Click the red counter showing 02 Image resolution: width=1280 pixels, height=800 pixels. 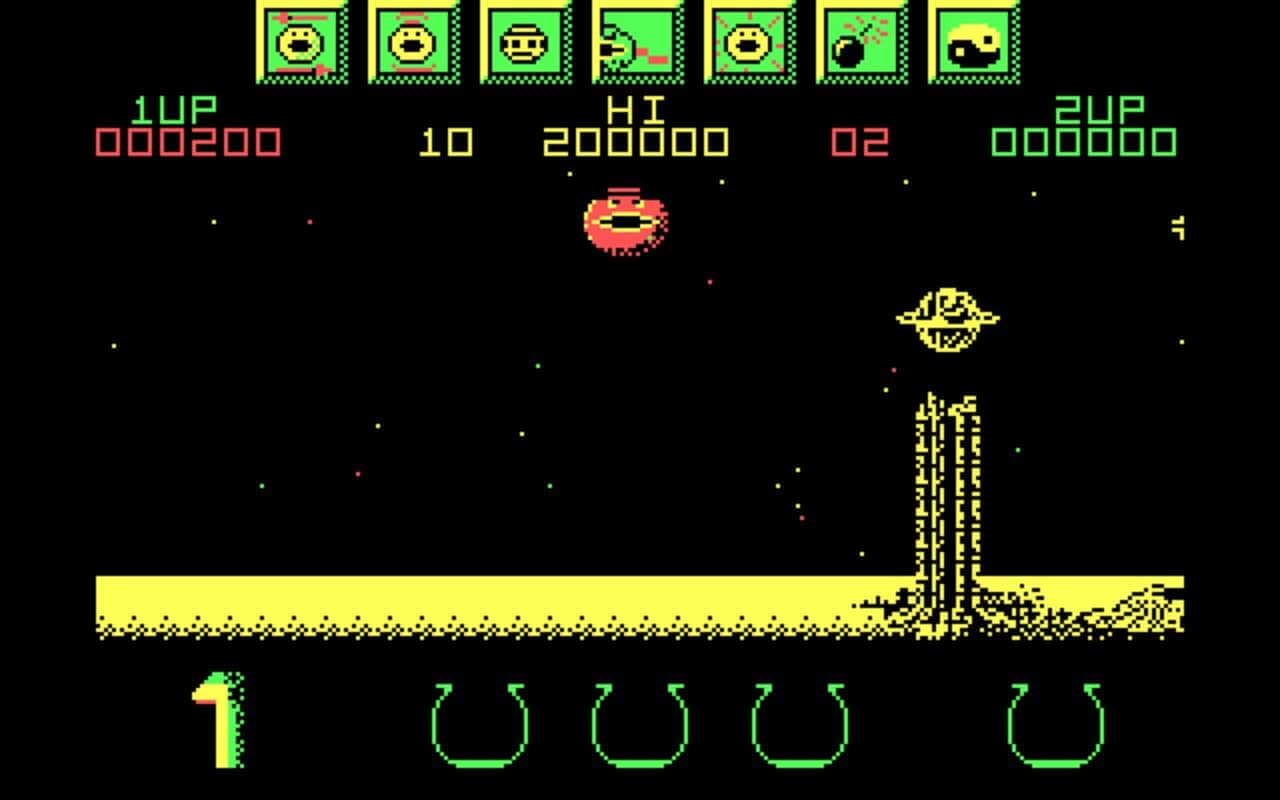coord(862,140)
